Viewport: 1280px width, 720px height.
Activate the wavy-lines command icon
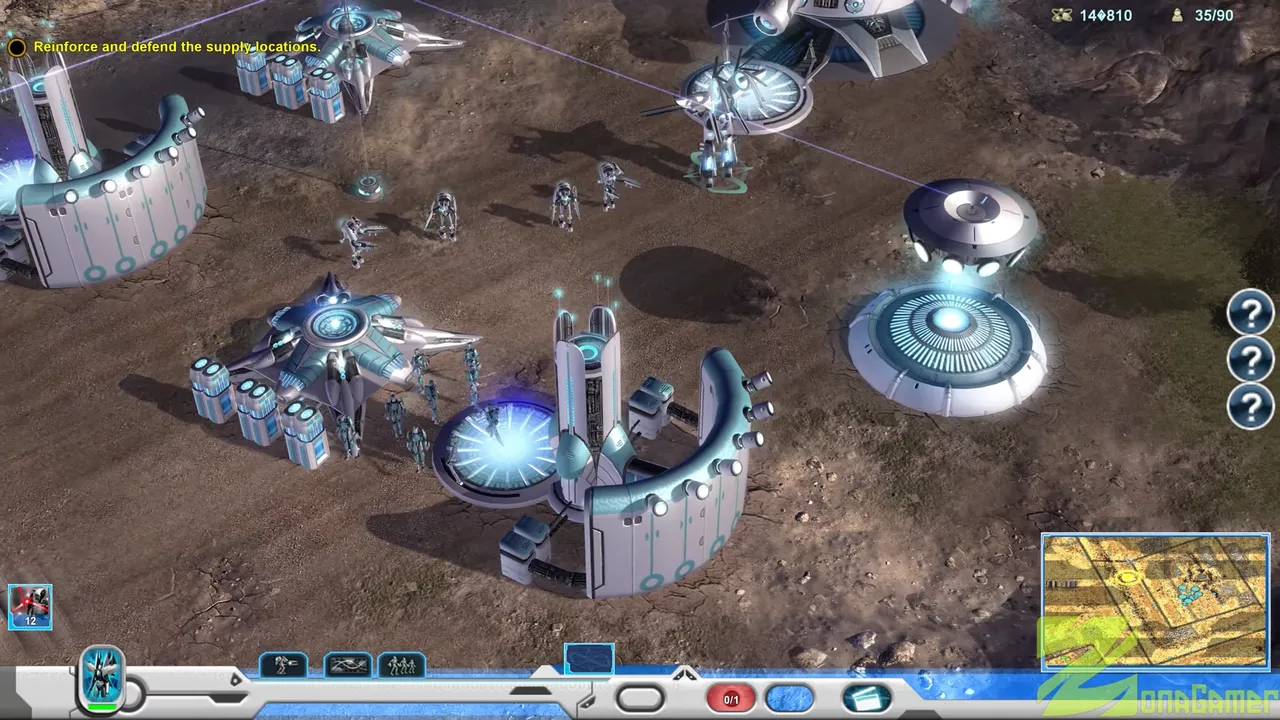pyautogui.click(x=347, y=665)
